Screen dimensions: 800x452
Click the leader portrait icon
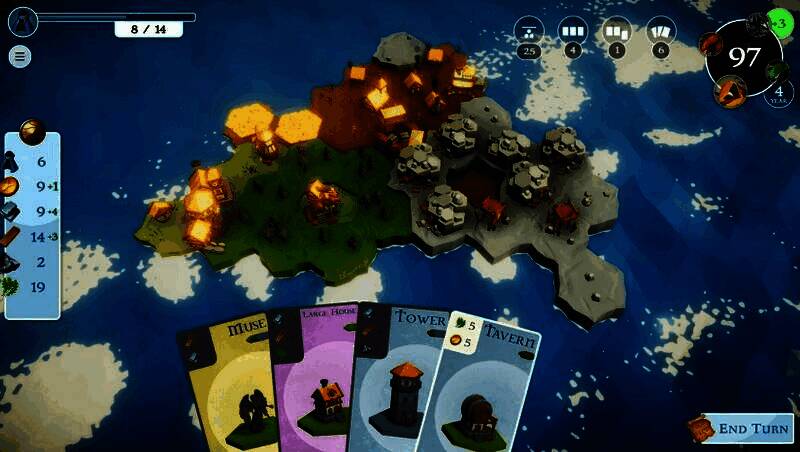23,19
